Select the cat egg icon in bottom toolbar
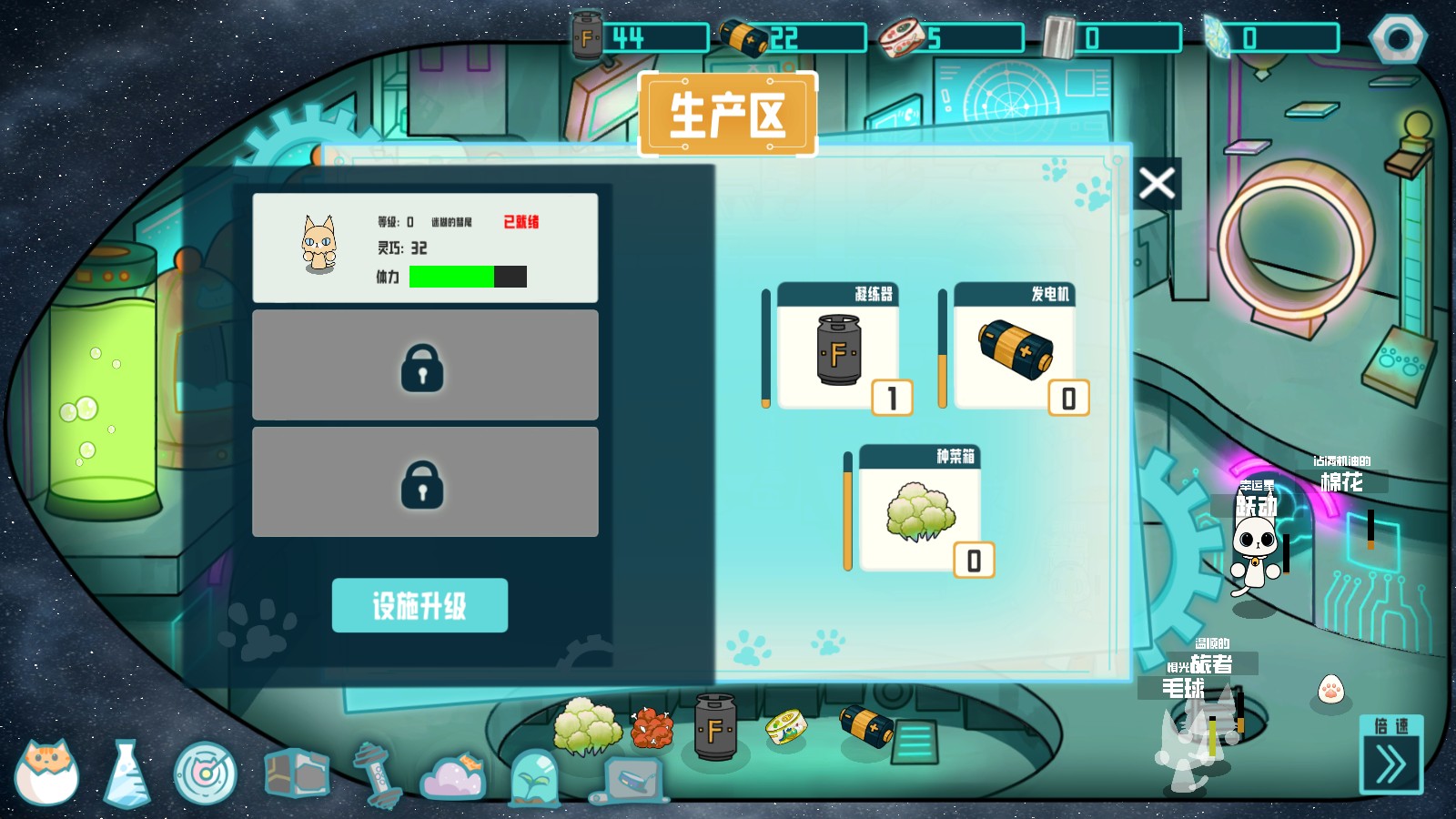Screen dimensions: 1456x819 (x=47, y=772)
